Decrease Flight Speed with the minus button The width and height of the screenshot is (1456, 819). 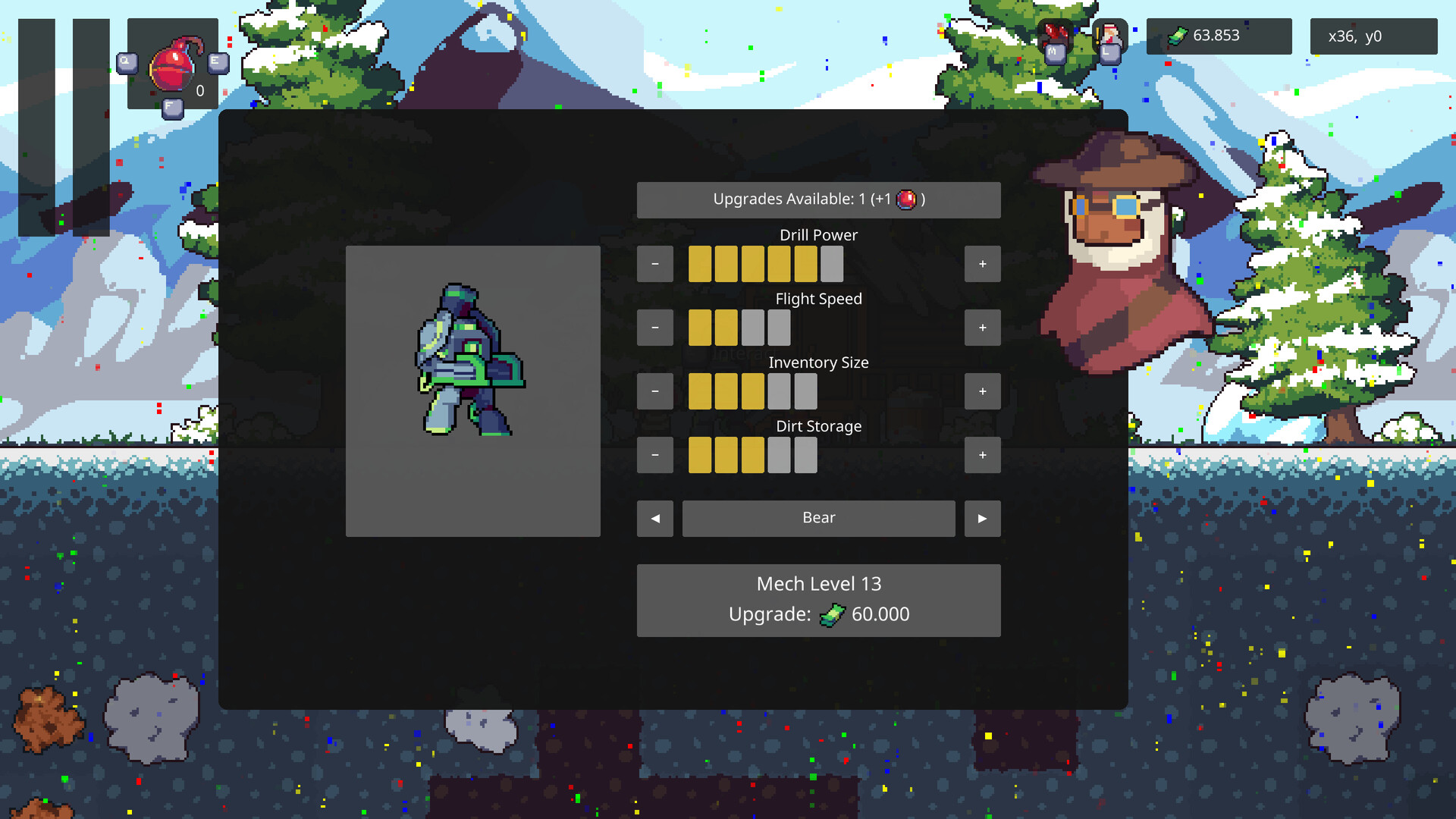654,327
